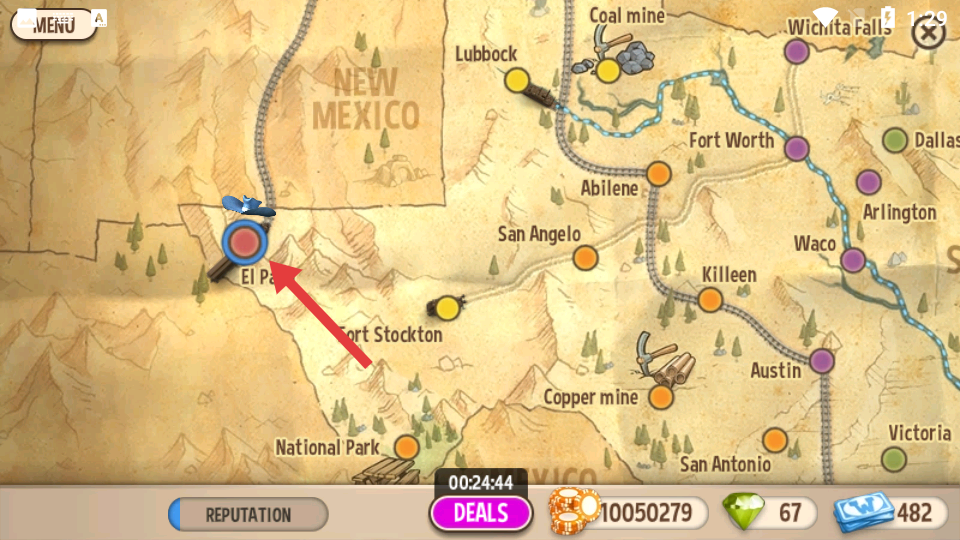Select the San Angelo marker
The image size is (960, 540).
586,258
